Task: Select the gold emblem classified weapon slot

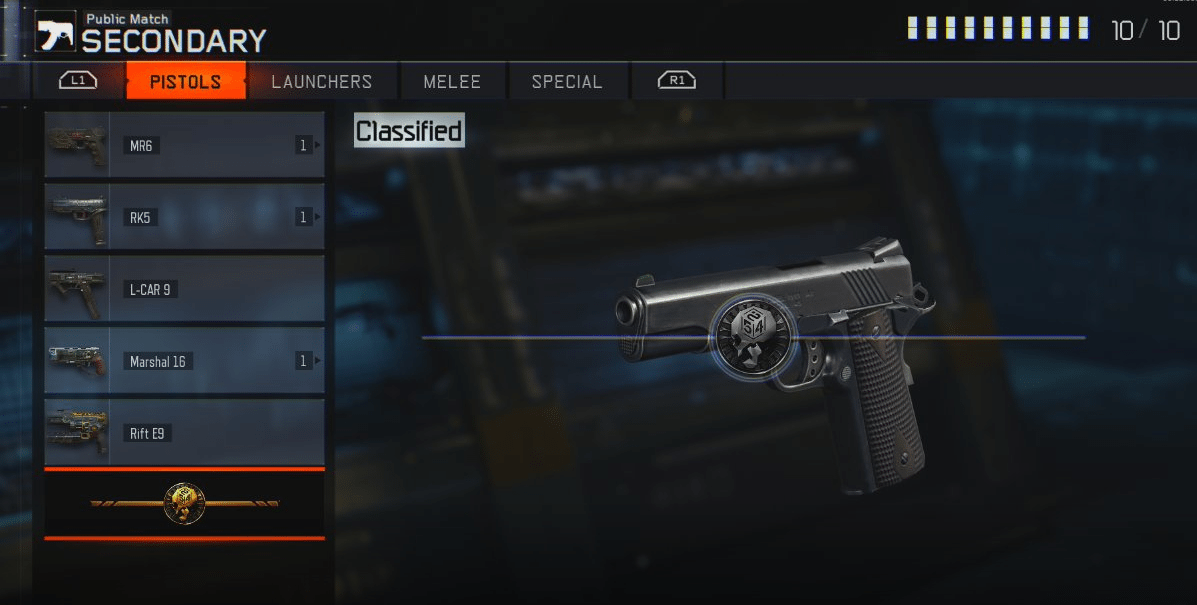Action: [184, 504]
